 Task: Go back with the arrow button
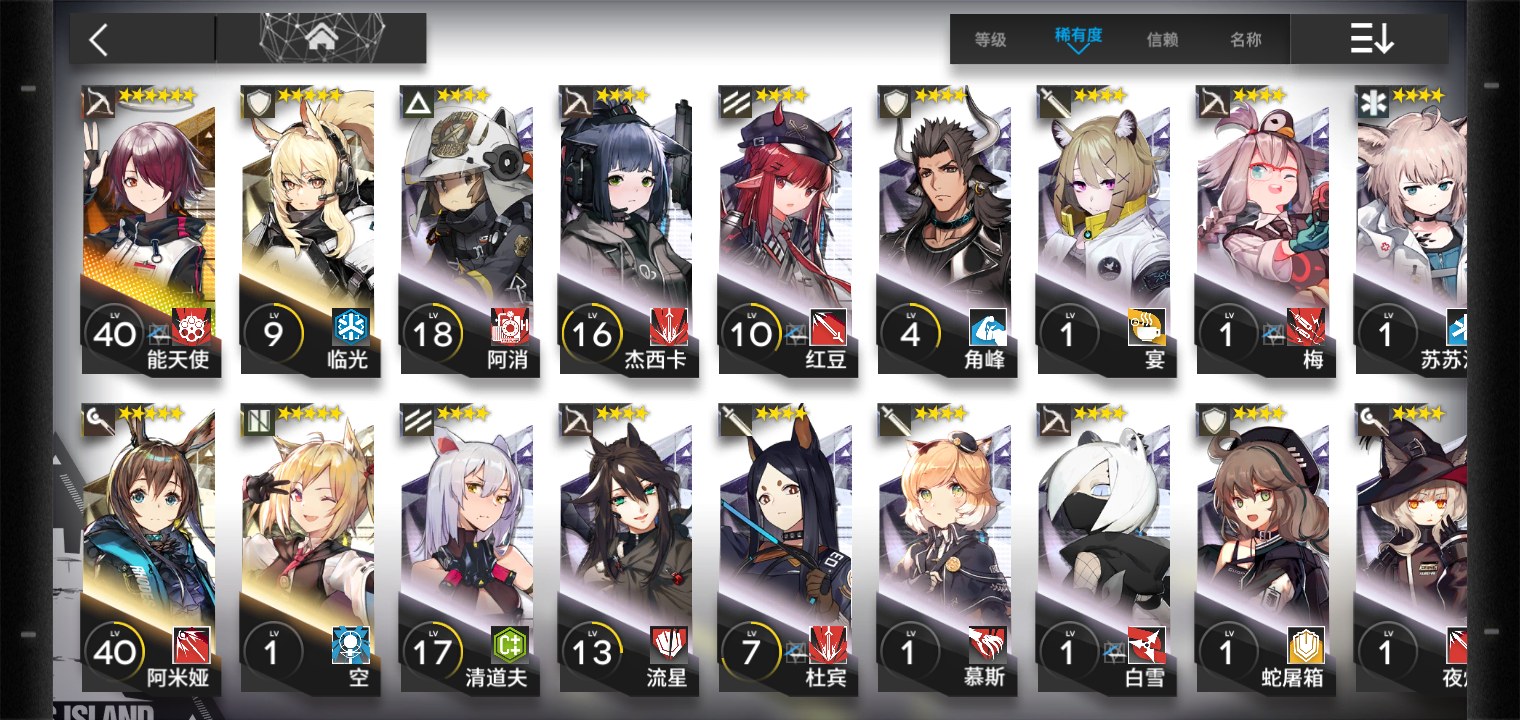click(x=98, y=40)
